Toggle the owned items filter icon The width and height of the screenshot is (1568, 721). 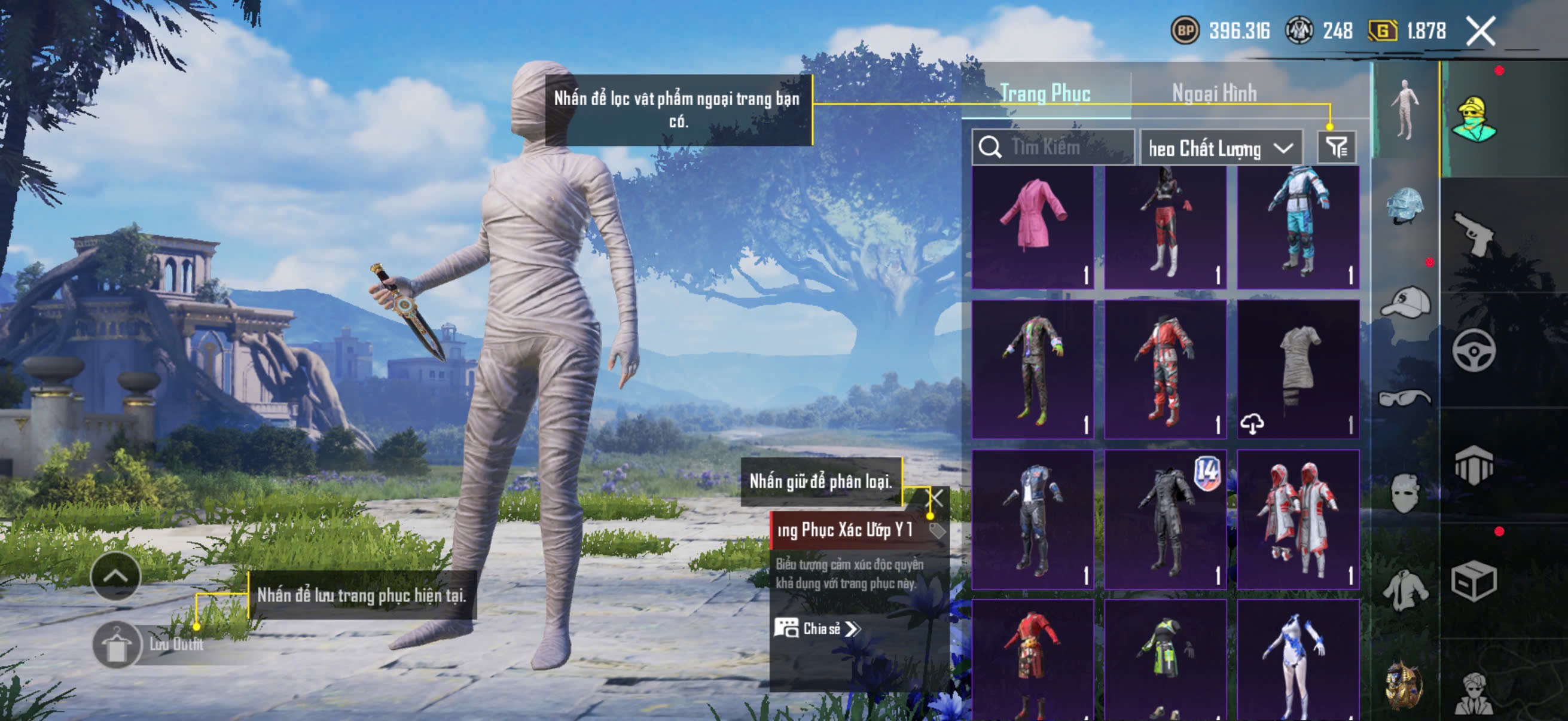coord(1336,147)
